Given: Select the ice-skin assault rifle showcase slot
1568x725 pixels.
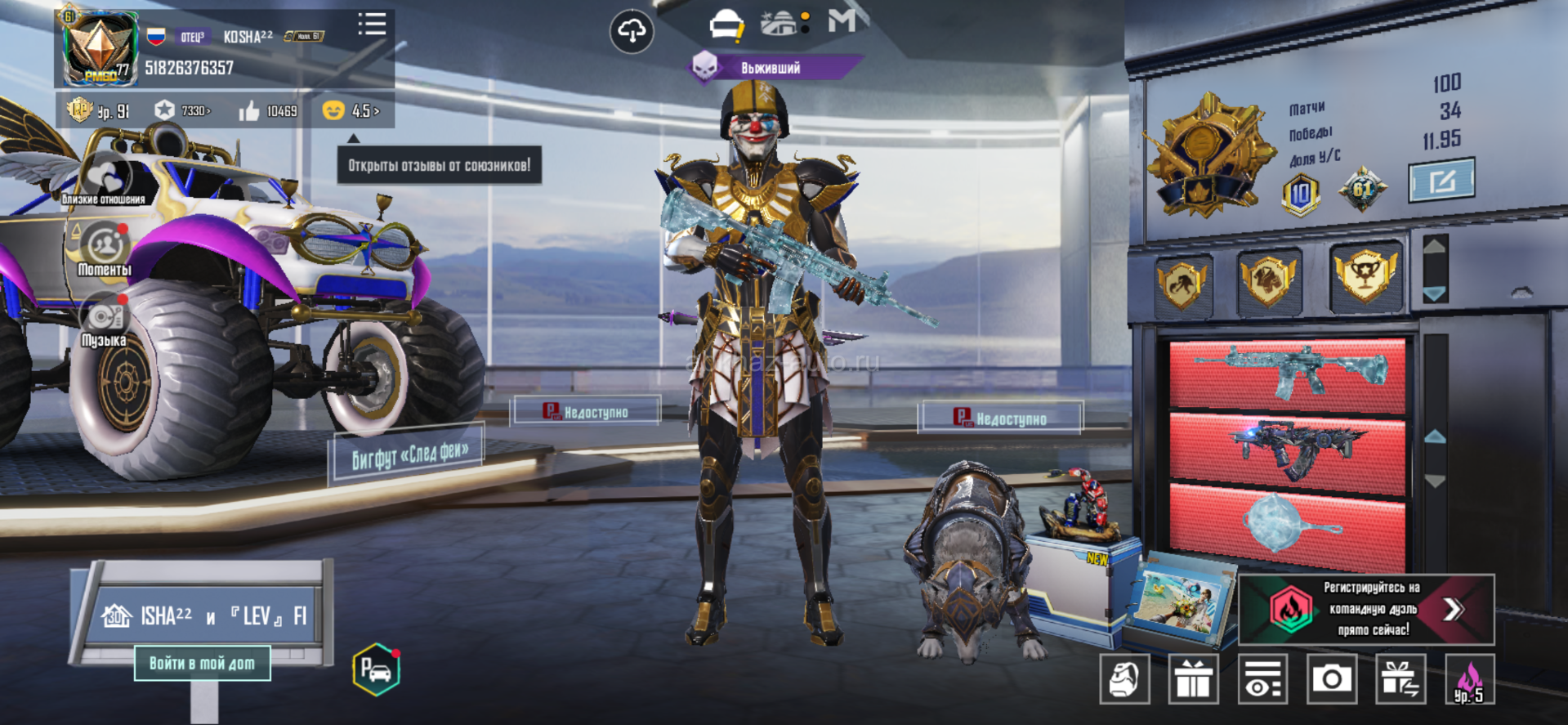Looking at the screenshot, I should coord(1287,373).
